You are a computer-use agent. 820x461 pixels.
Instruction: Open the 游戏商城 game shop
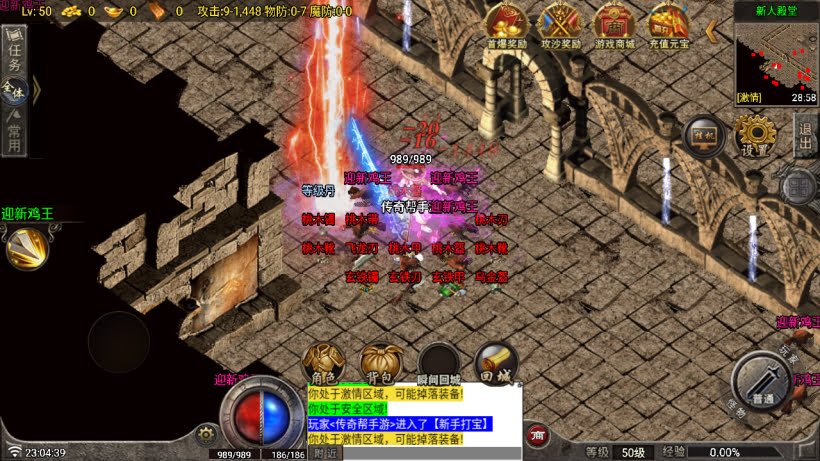[x=614, y=24]
